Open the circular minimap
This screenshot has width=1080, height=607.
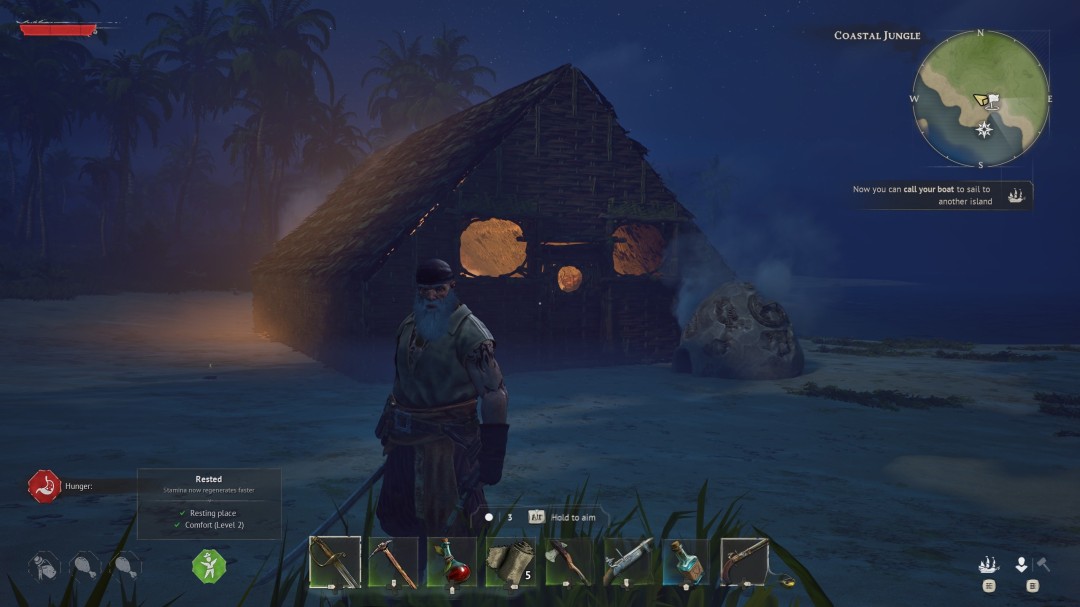(x=980, y=98)
